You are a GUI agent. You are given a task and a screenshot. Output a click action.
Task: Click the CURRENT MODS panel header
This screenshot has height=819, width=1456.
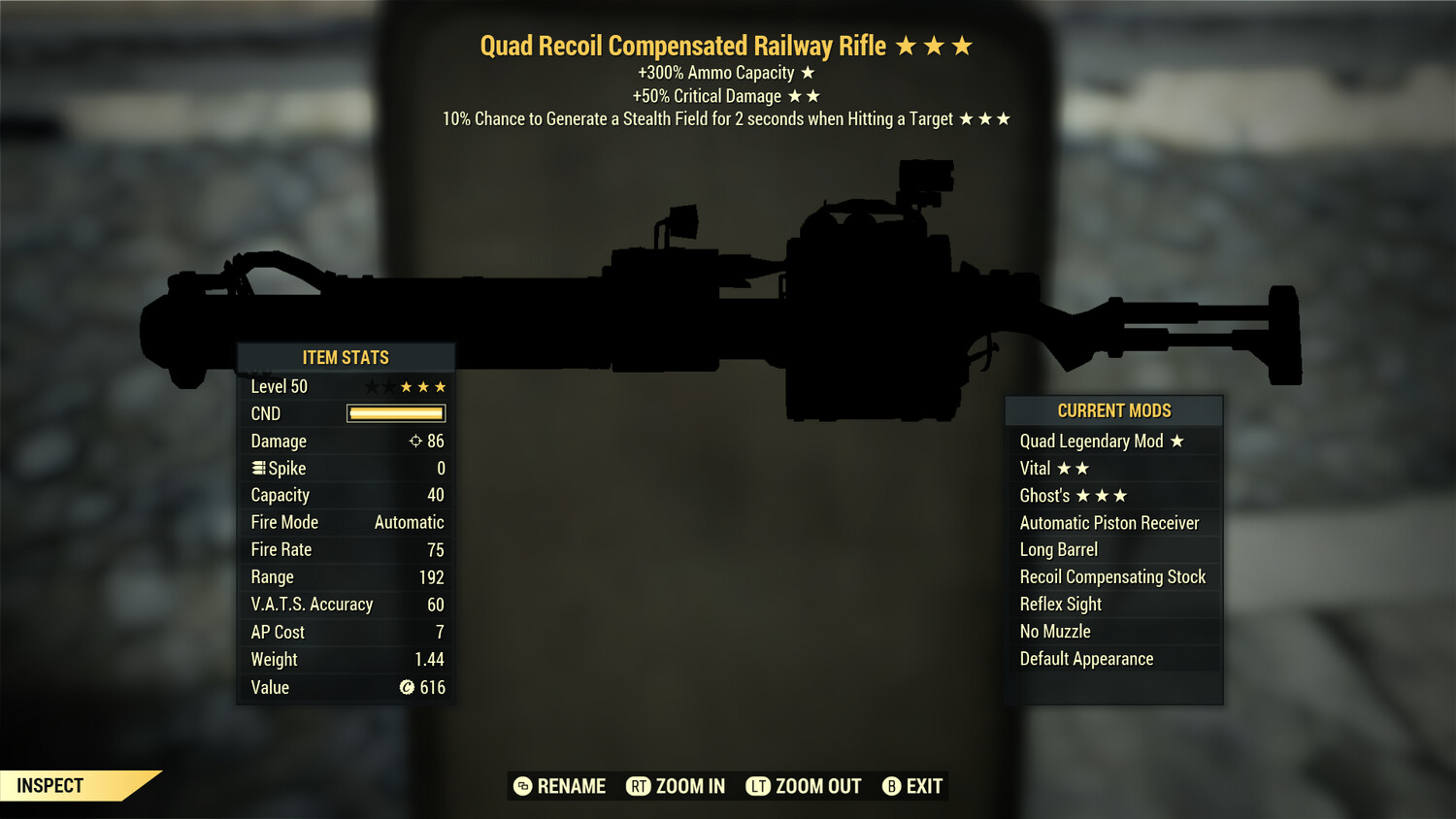[x=1113, y=409]
